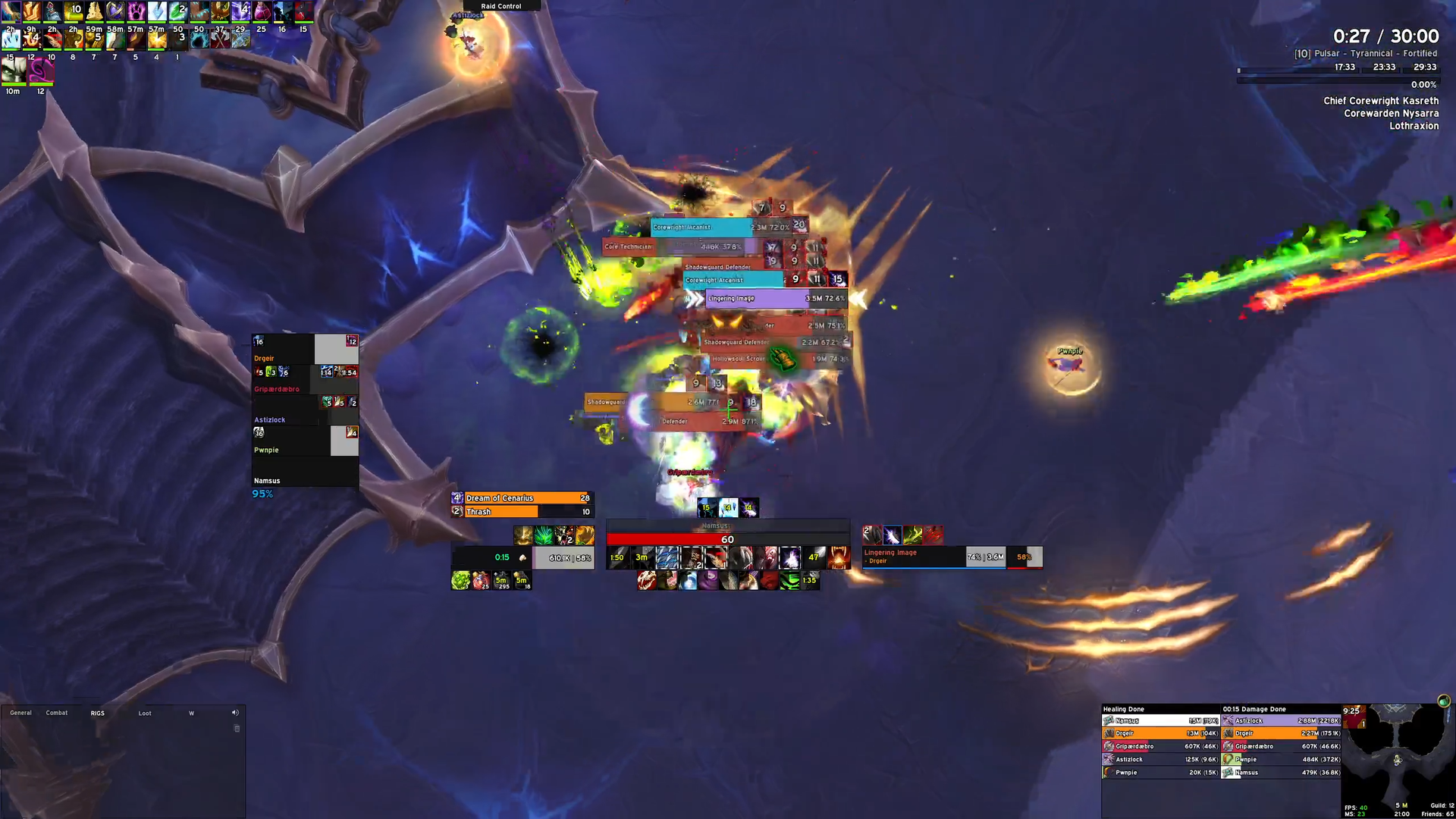Switch to the General chat tab
Image resolution: width=1456 pixels, height=819 pixels.
point(20,713)
